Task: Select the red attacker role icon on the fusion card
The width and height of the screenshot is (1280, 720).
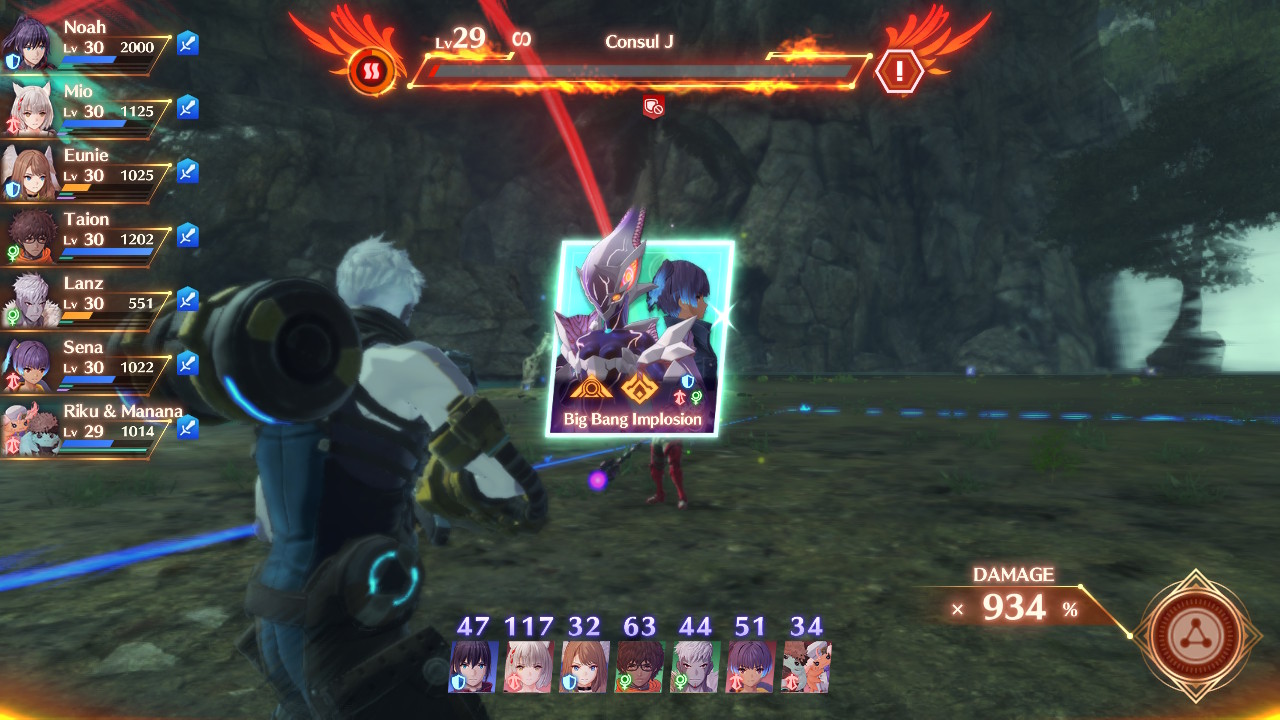Action: [x=680, y=397]
